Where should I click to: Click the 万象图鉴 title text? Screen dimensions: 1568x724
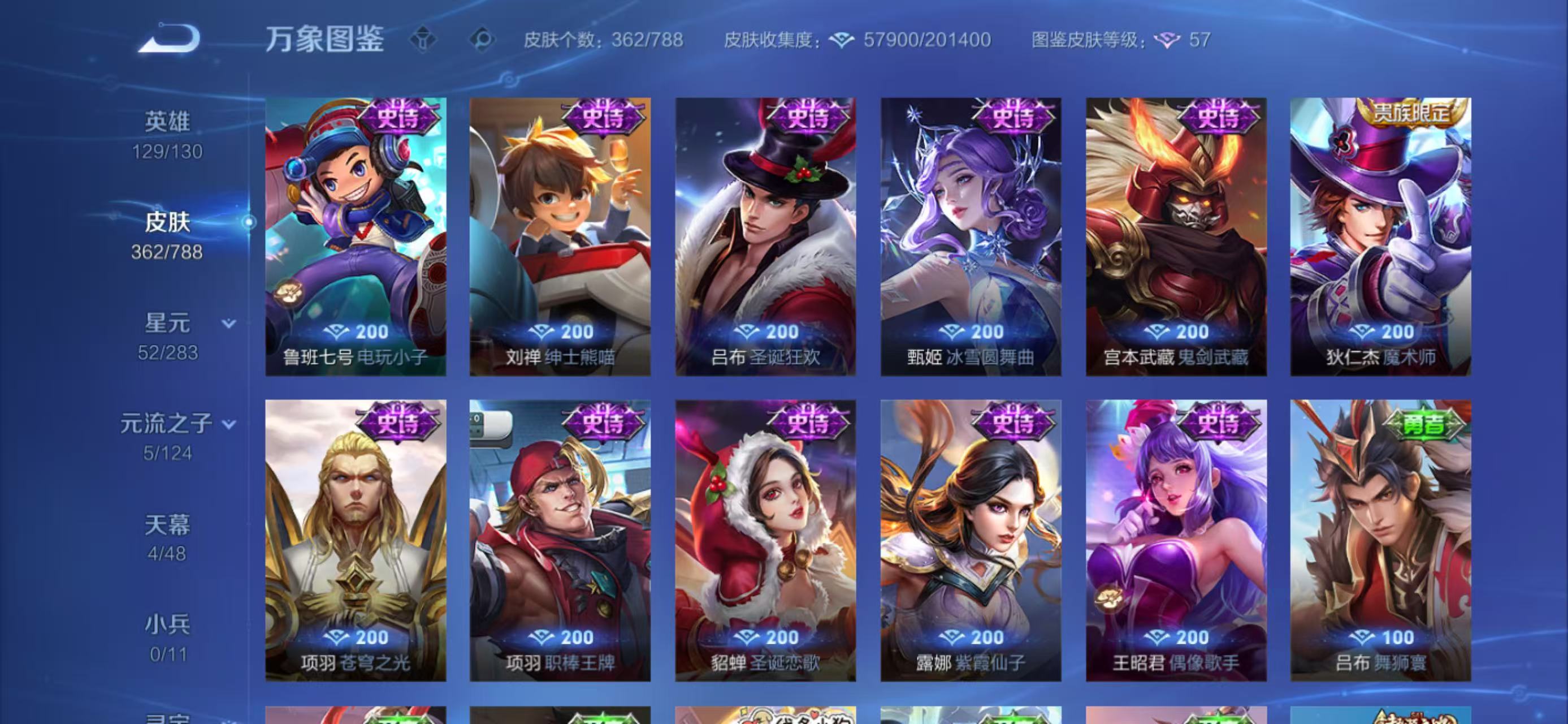(326, 38)
